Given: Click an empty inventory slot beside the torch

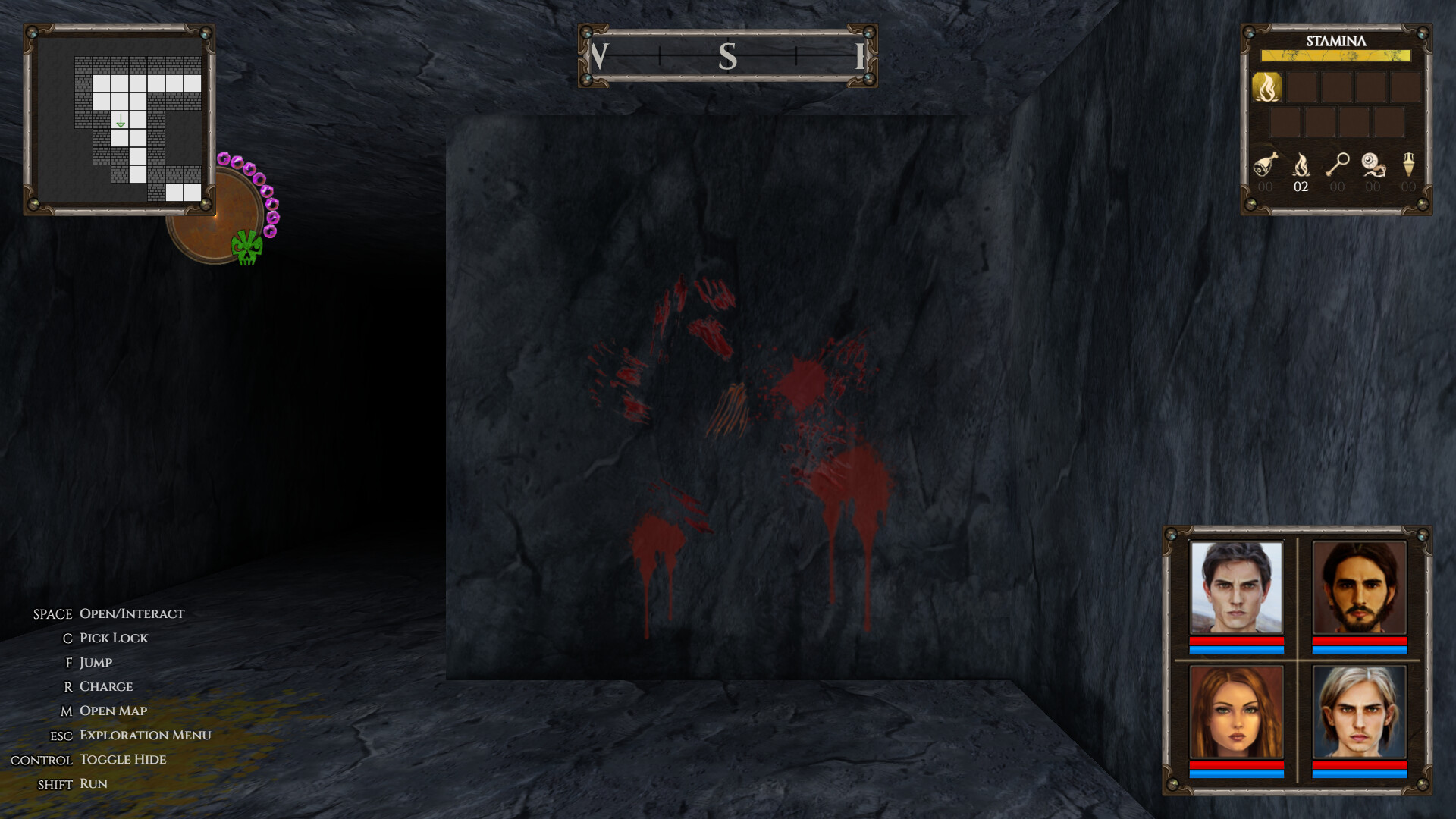Looking at the screenshot, I should (1301, 86).
